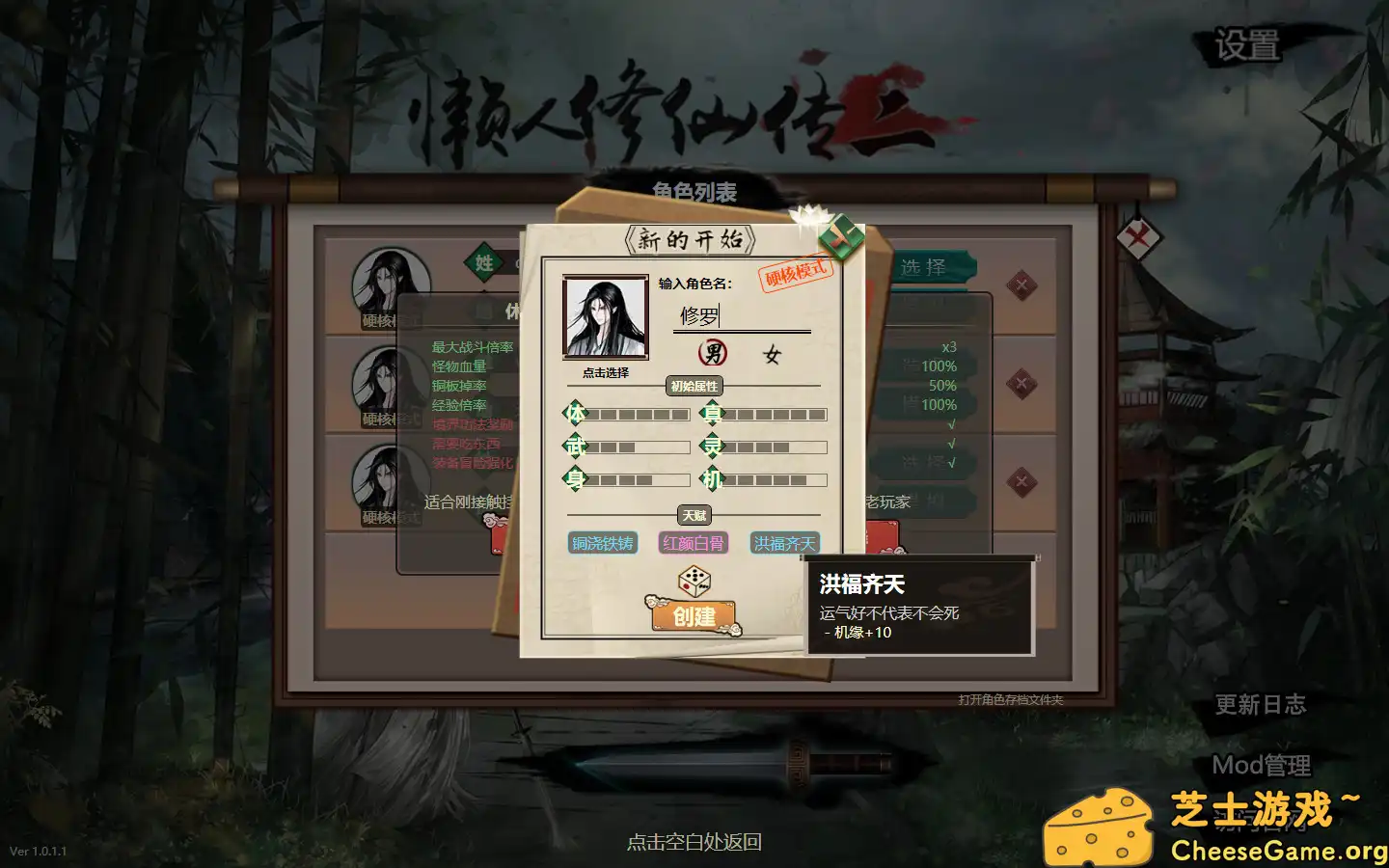Image resolution: width=1389 pixels, height=868 pixels.
Task: Delete the first character using its red X diamond
Action: pos(1020,286)
